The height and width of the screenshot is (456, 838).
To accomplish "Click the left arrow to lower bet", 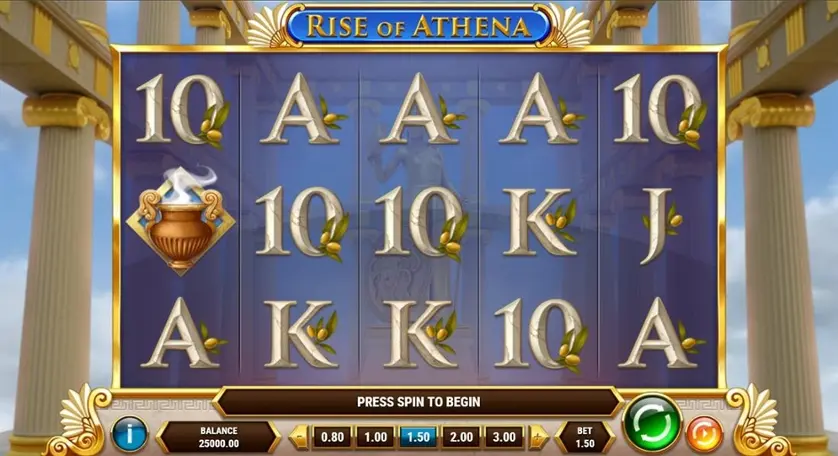I will click(299, 437).
